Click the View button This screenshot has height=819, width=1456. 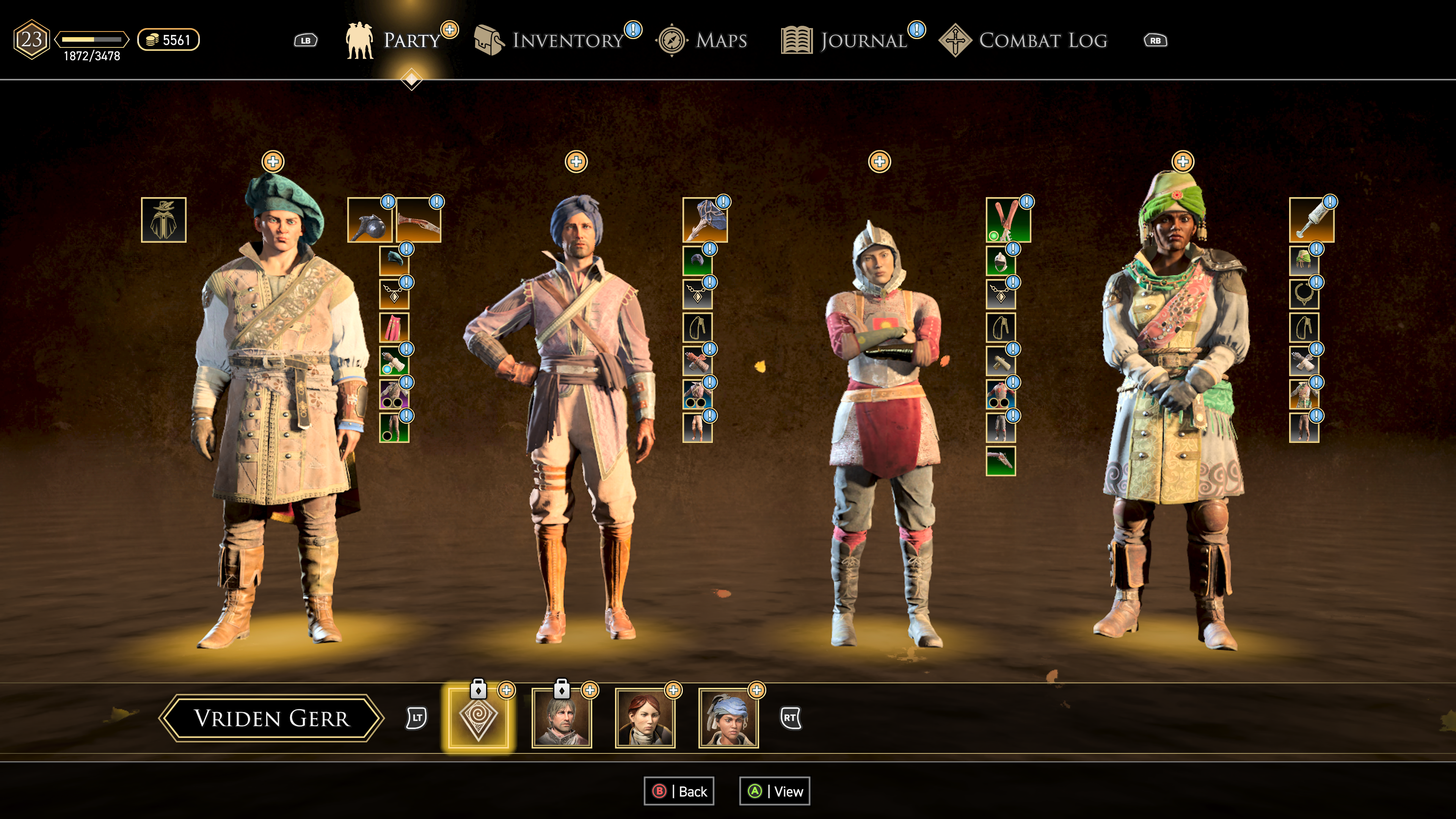coord(775,791)
